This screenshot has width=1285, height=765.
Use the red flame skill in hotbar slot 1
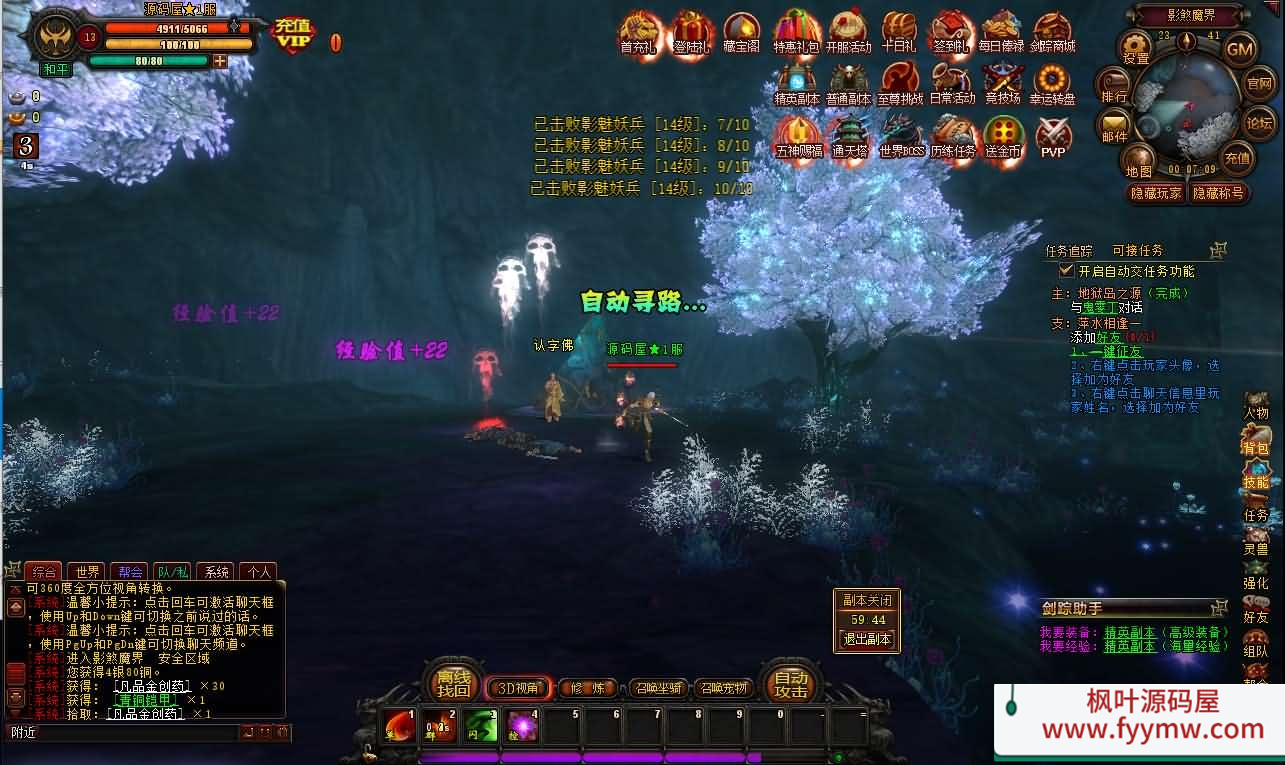point(400,725)
